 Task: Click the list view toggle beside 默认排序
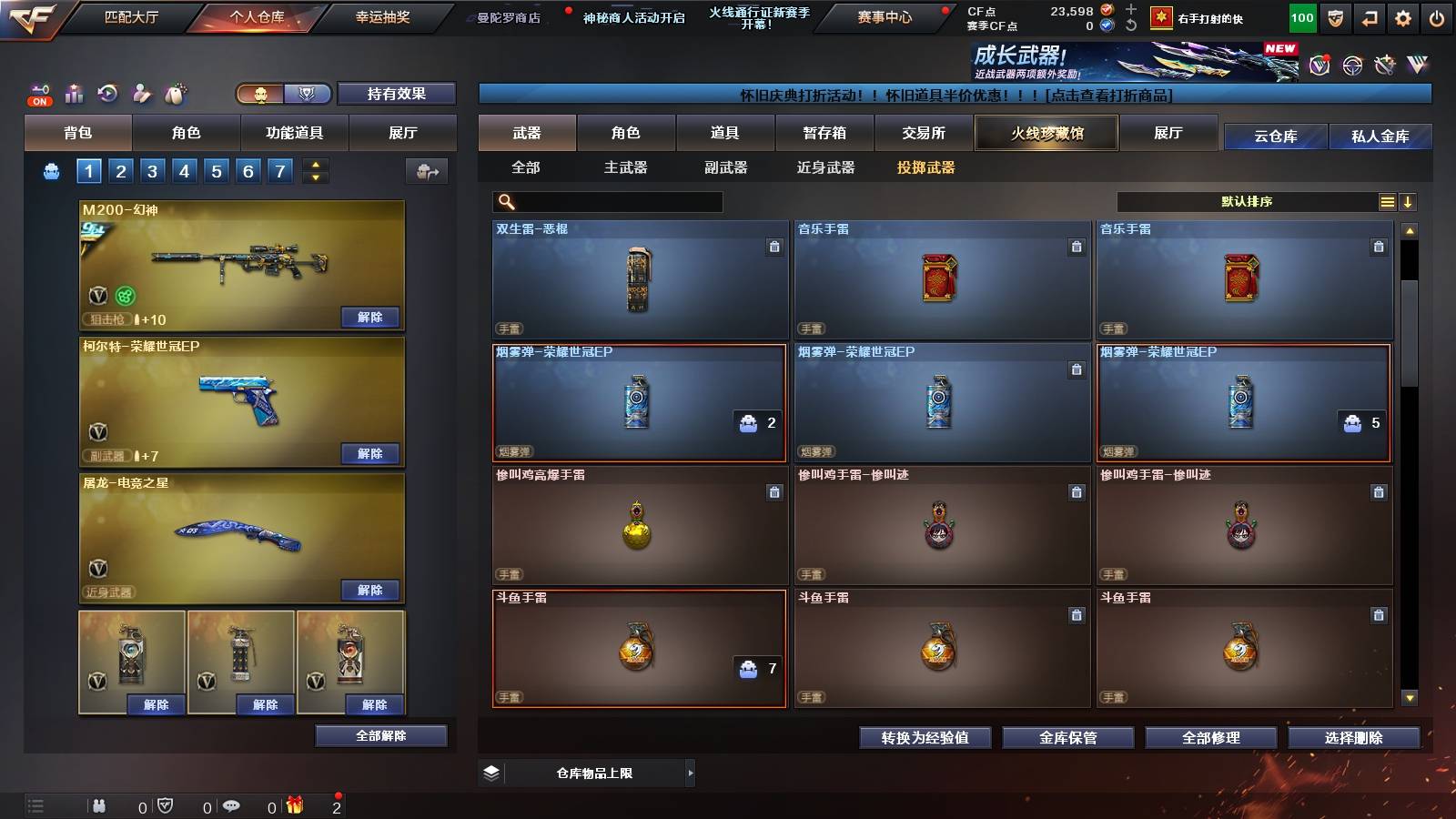coord(1387,201)
